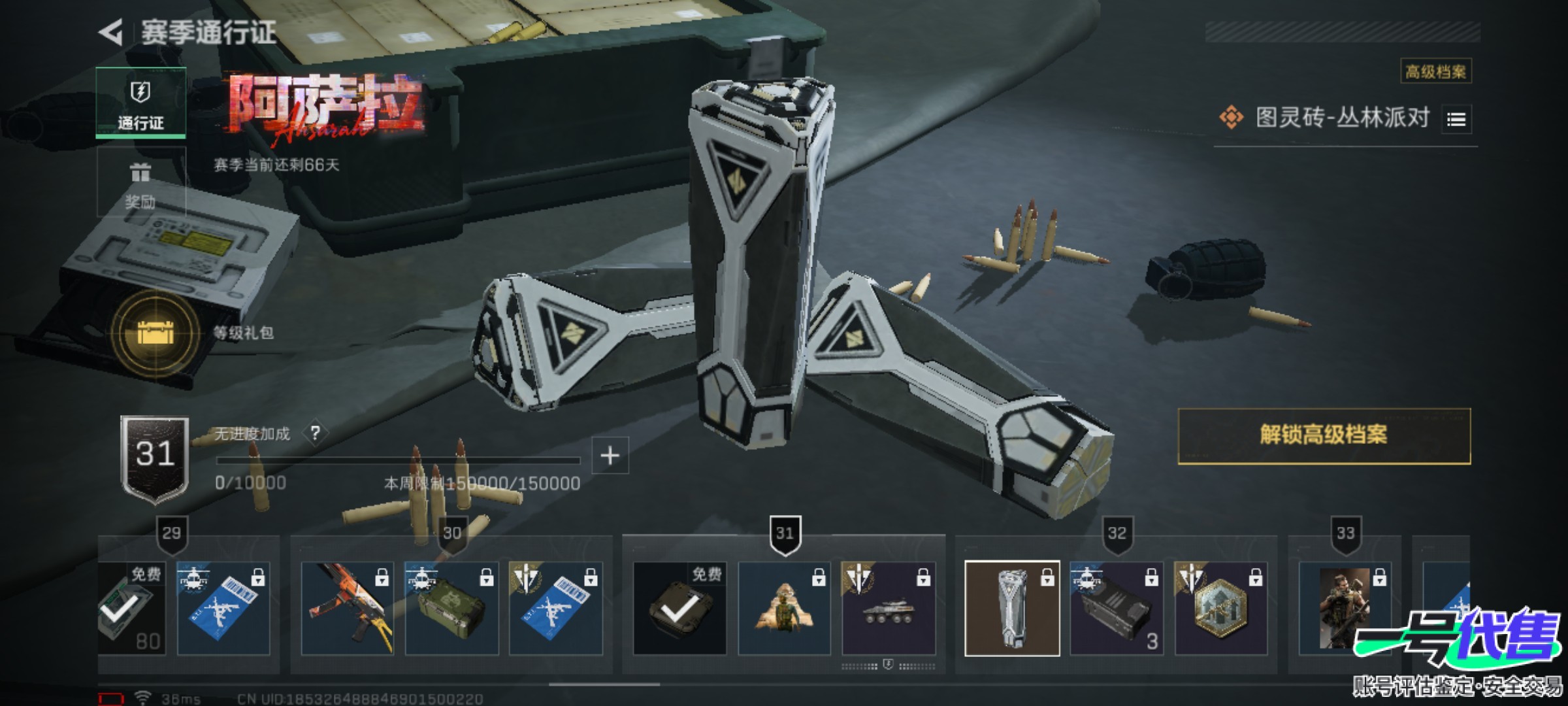Click the question mark progress help icon

tap(316, 433)
